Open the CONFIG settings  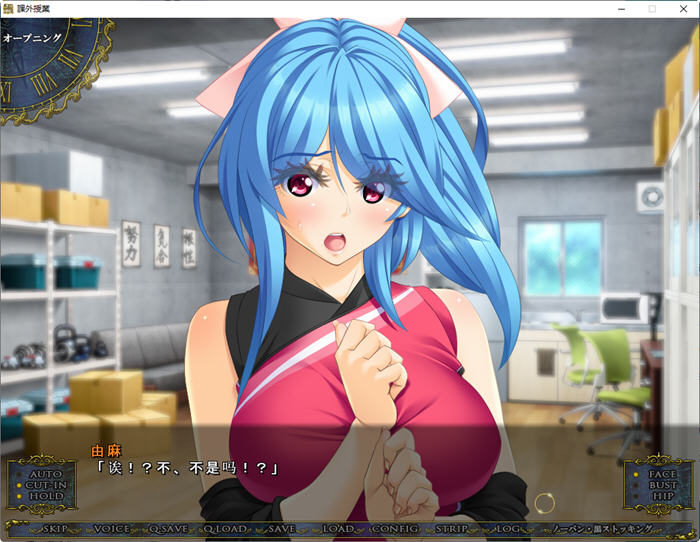click(x=393, y=528)
